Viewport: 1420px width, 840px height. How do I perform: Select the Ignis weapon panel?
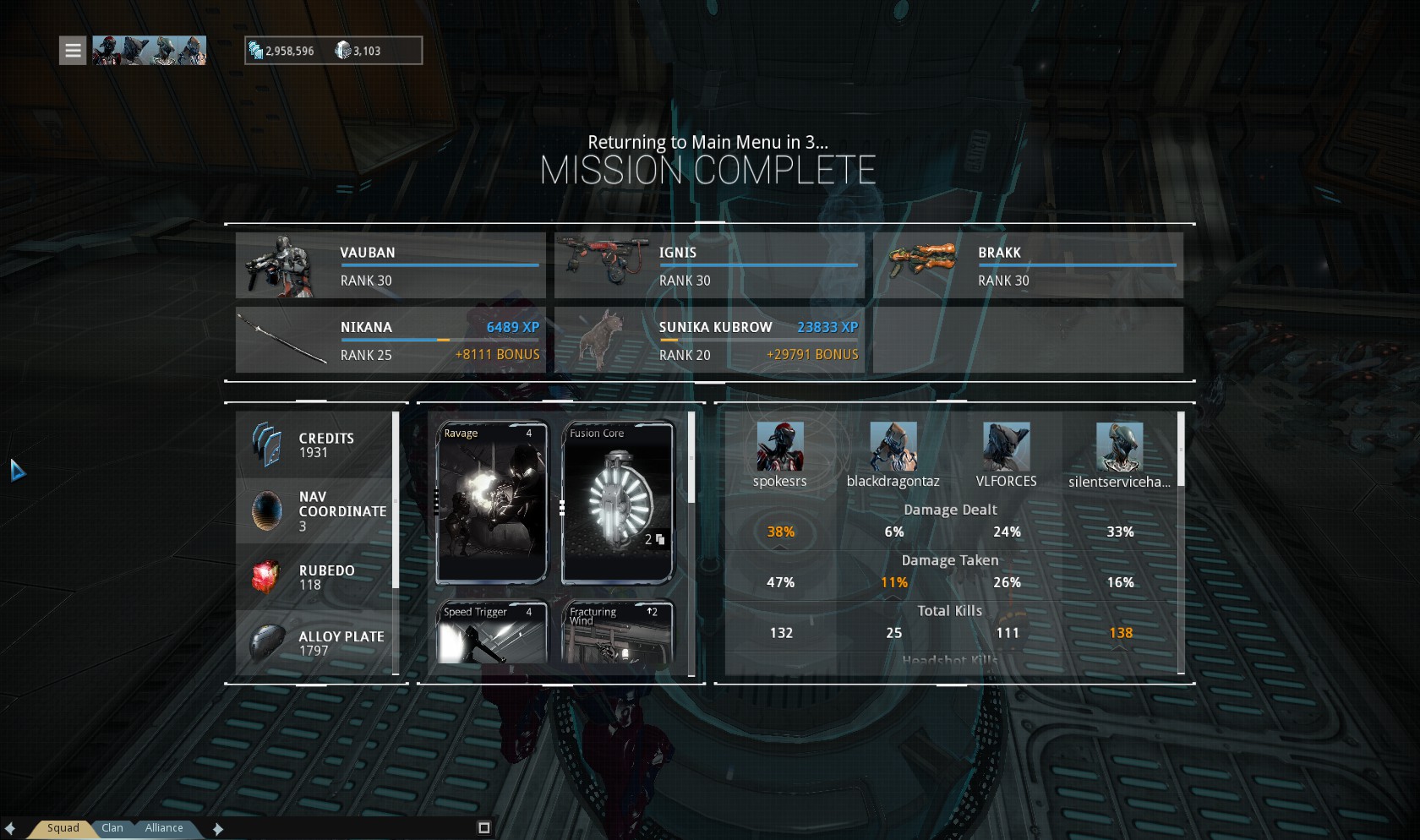709,265
